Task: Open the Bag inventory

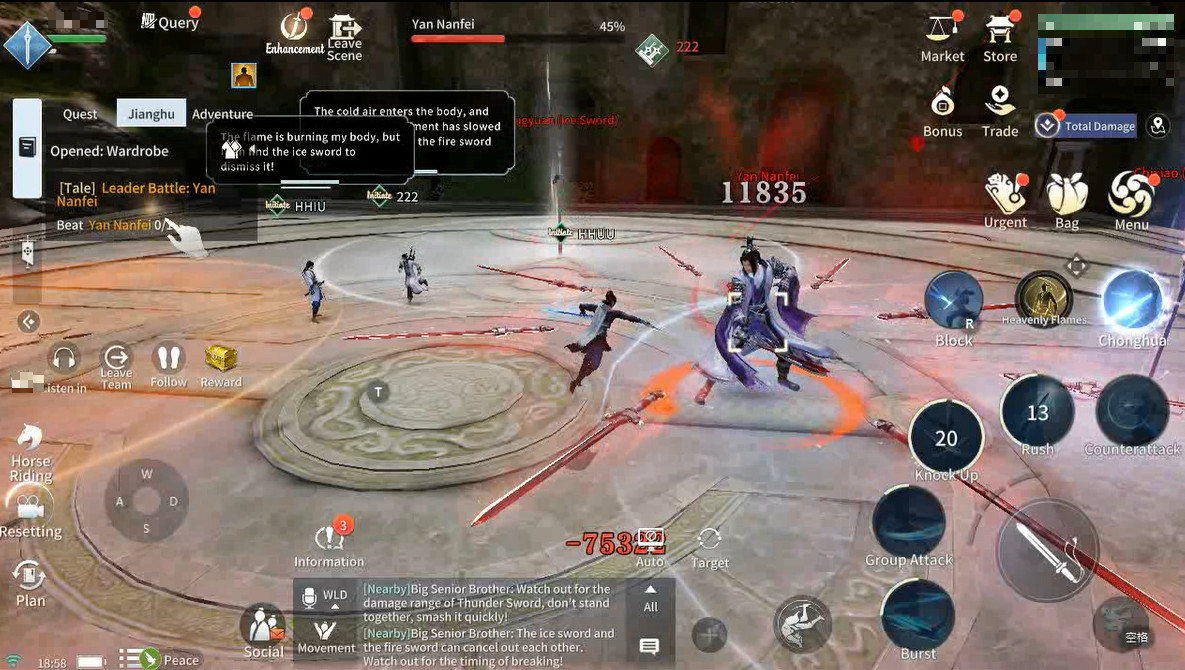Action: pyautogui.click(x=1067, y=196)
